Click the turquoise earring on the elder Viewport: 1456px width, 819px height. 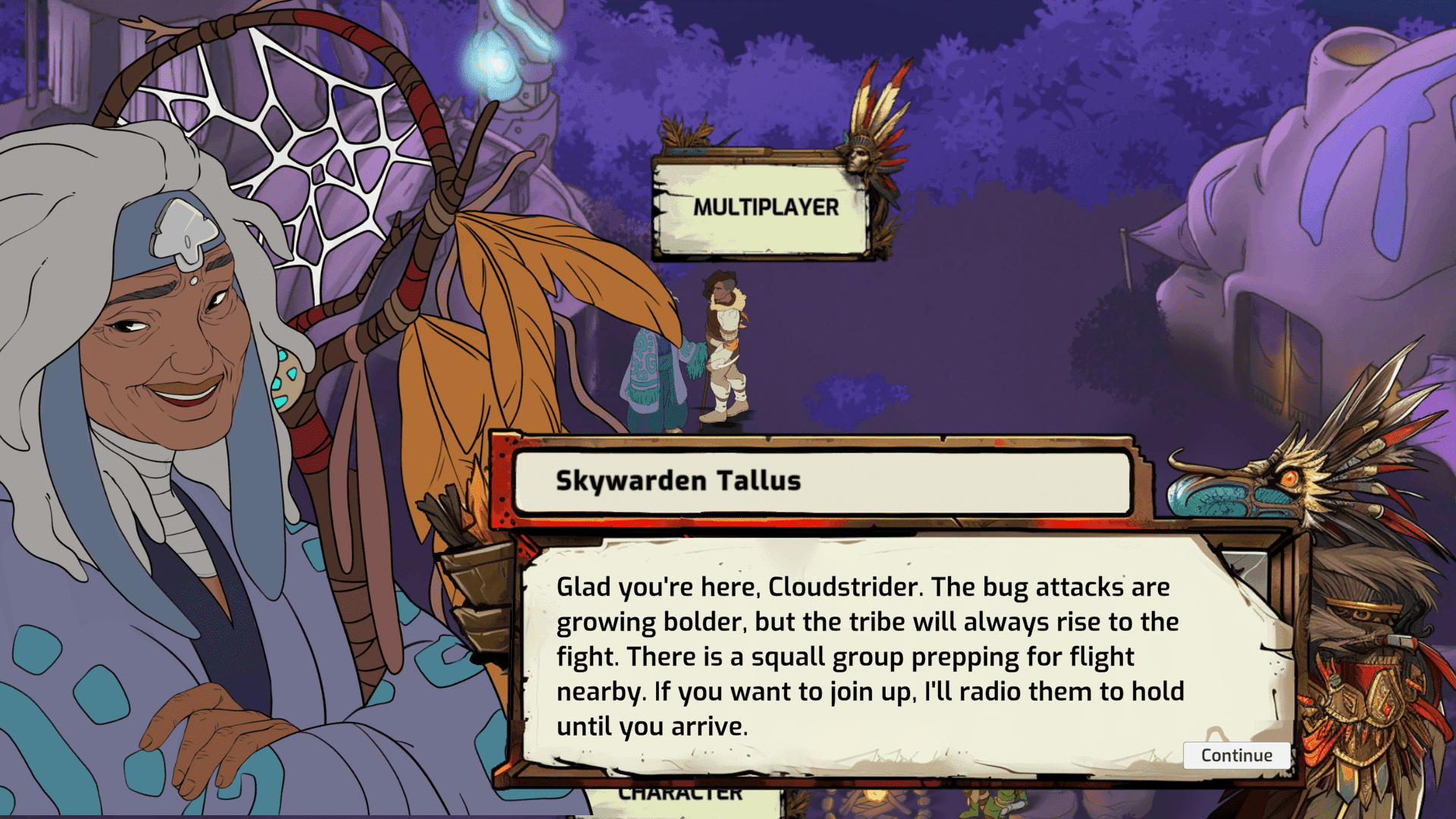[287, 379]
